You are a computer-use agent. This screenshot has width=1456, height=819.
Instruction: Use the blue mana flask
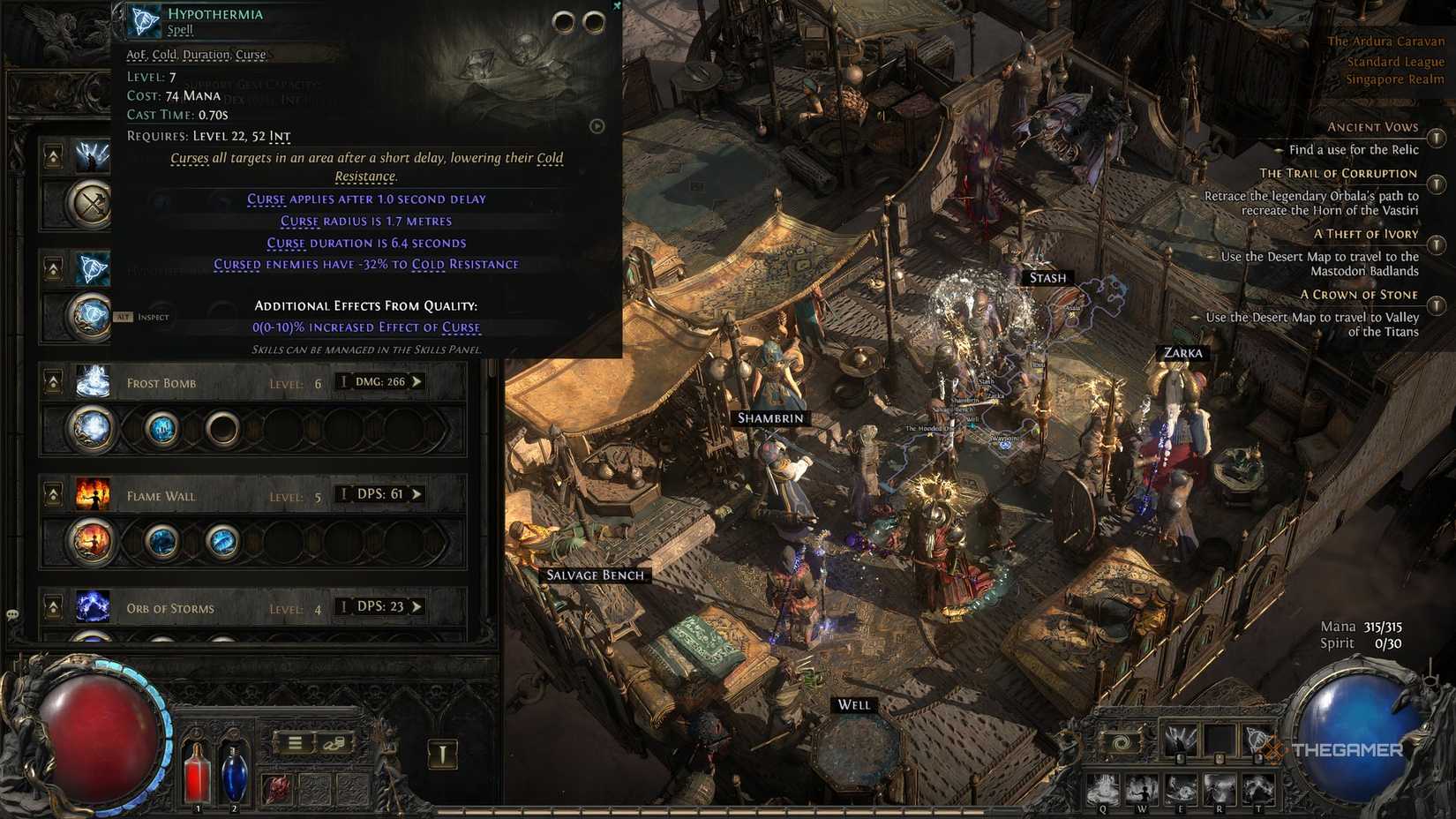click(234, 772)
